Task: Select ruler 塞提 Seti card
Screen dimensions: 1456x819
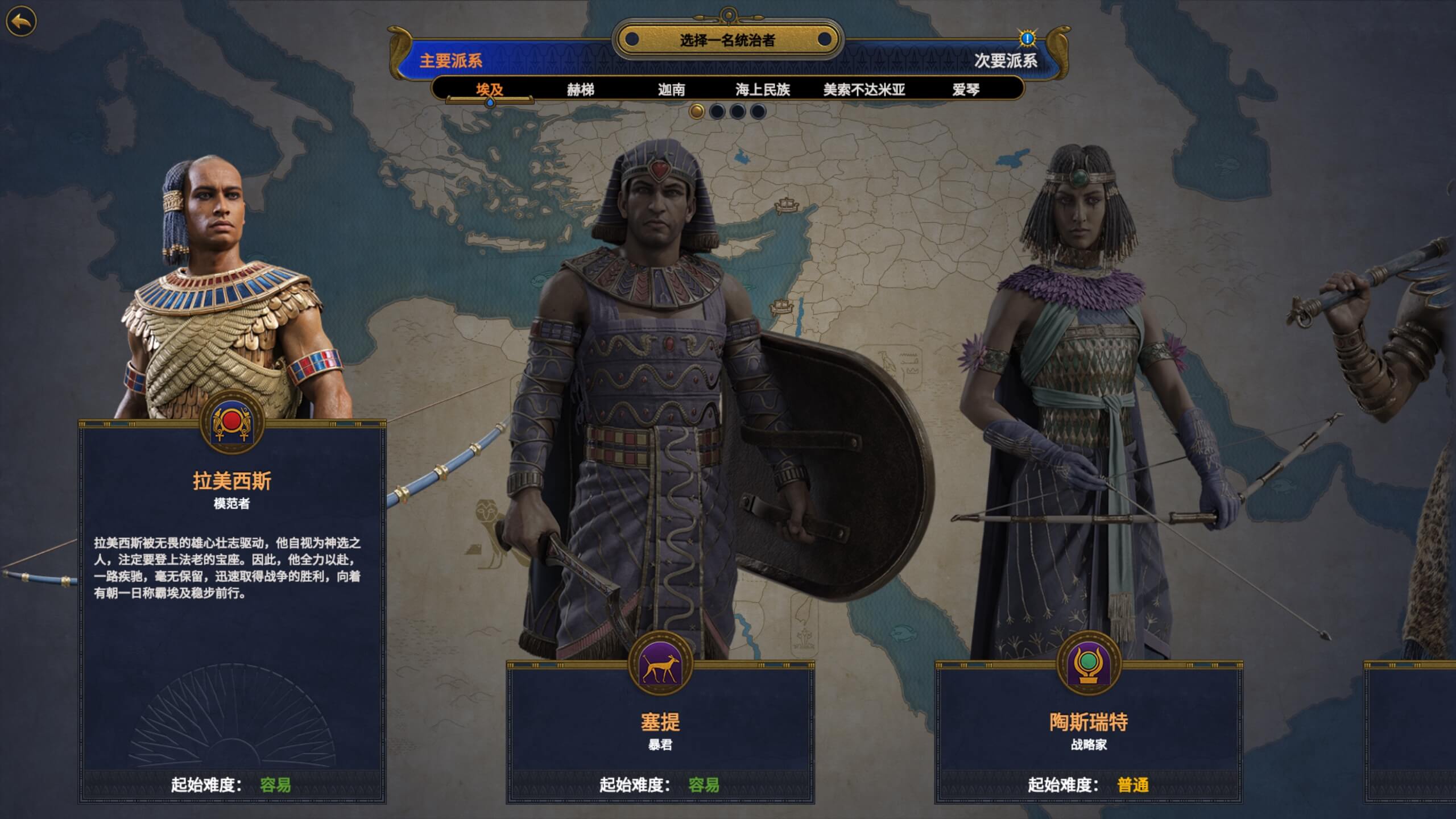Action: (x=660, y=734)
